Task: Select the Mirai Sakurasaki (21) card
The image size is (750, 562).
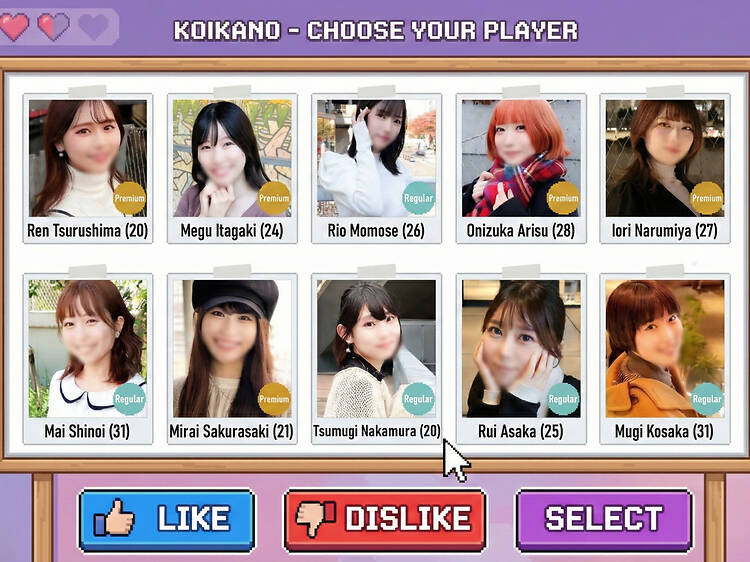Action: (x=232, y=358)
